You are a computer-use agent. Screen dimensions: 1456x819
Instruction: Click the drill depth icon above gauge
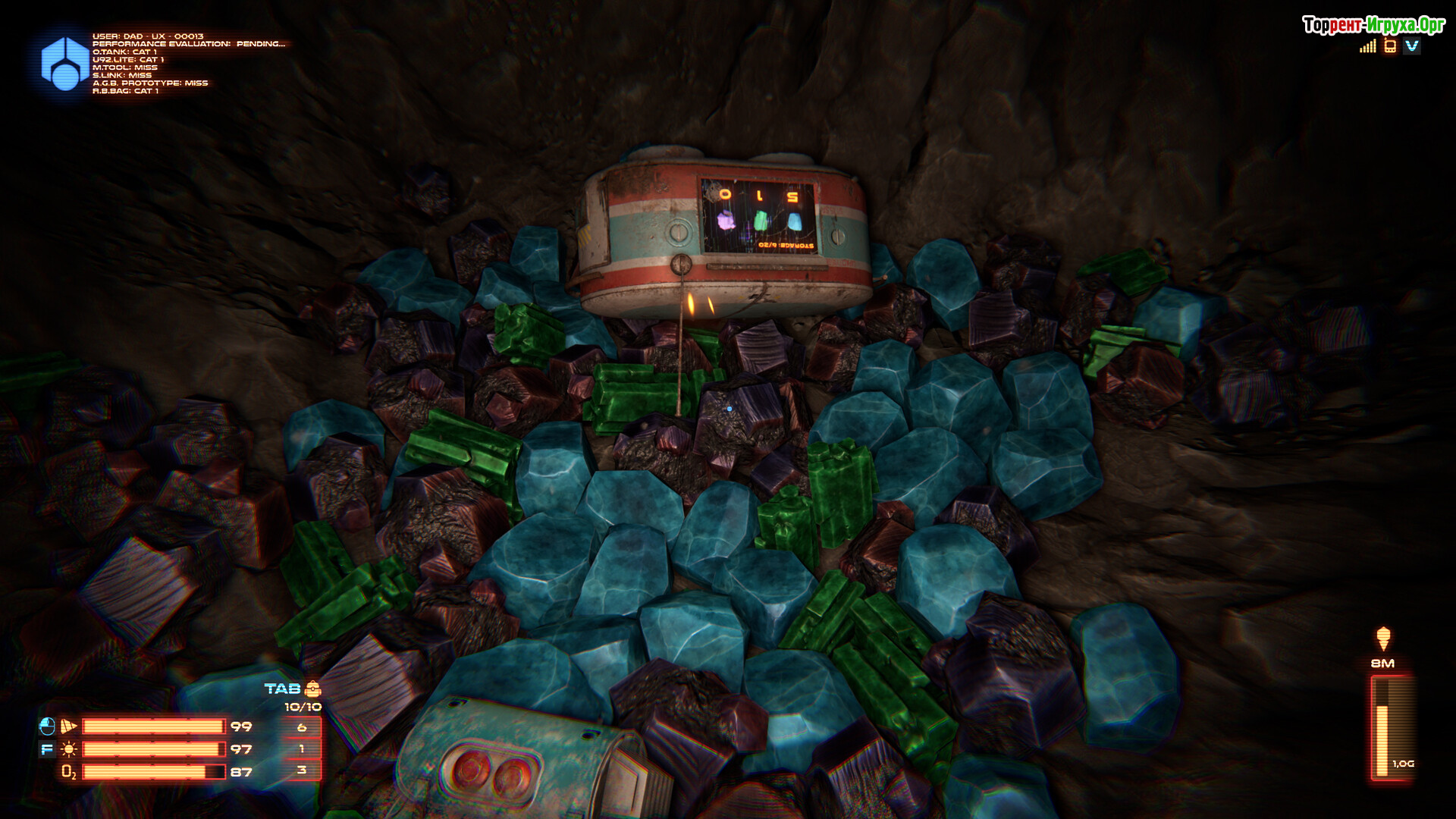1383,639
